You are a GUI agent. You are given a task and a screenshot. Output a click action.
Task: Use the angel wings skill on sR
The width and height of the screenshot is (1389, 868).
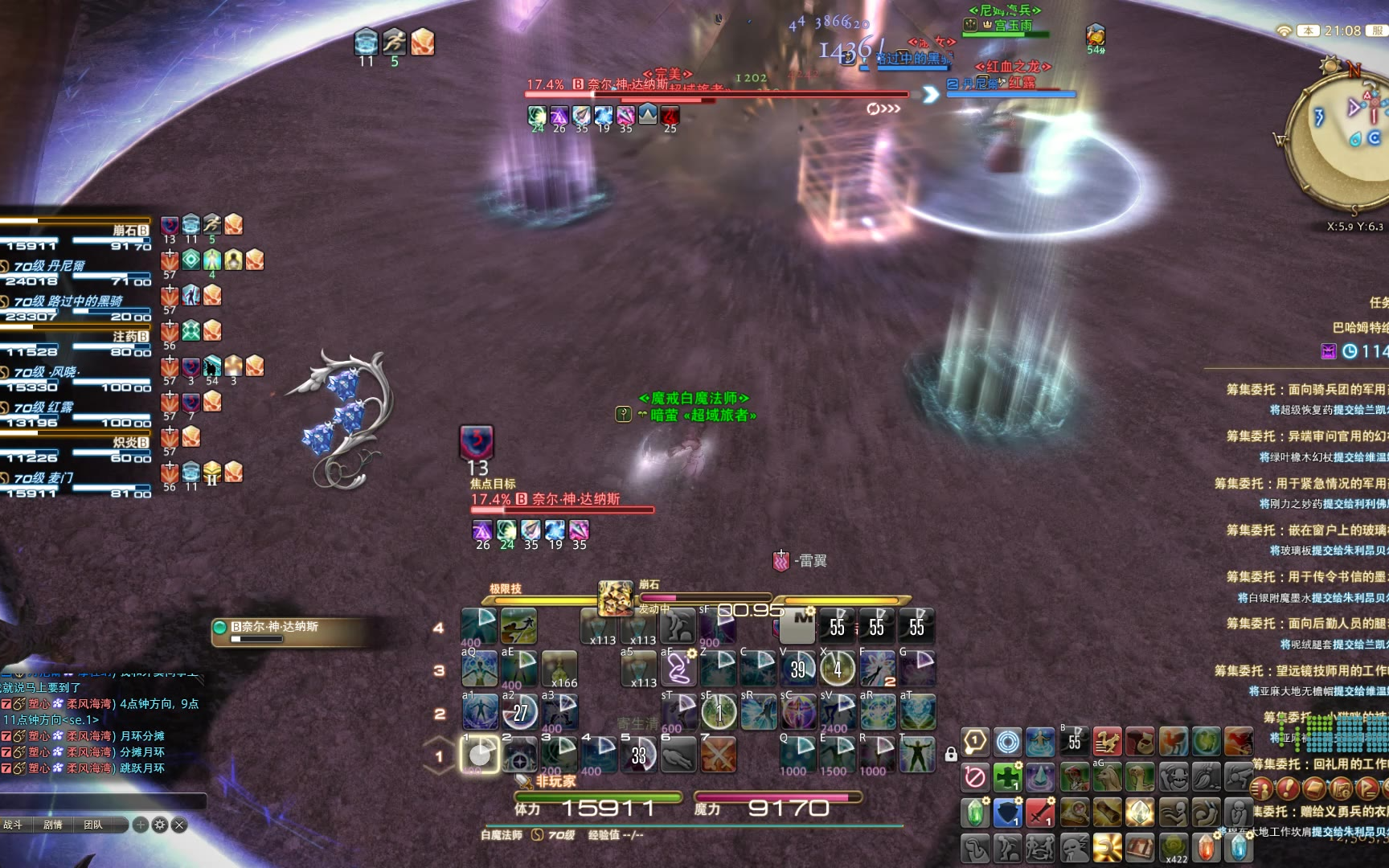757,712
